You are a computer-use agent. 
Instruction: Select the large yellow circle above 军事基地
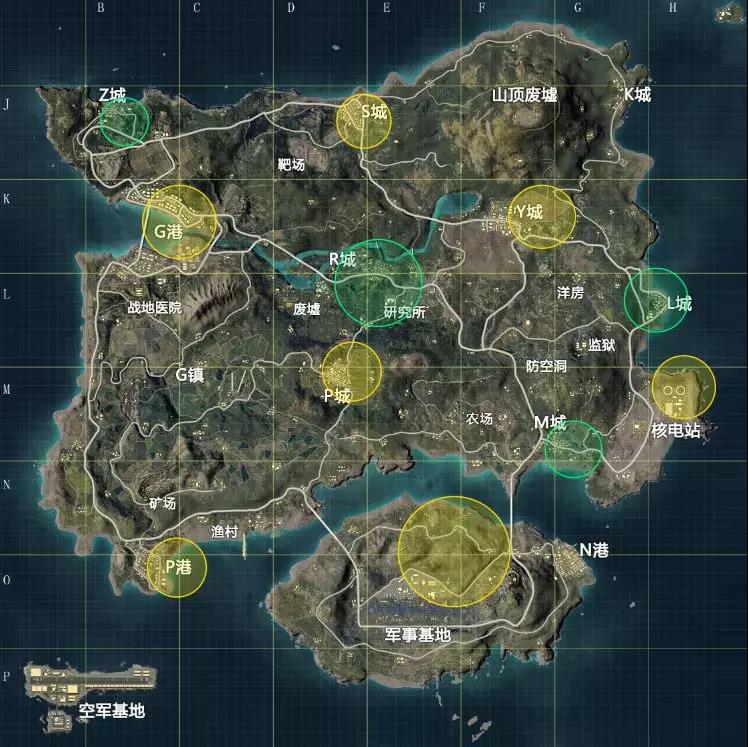coord(454,551)
